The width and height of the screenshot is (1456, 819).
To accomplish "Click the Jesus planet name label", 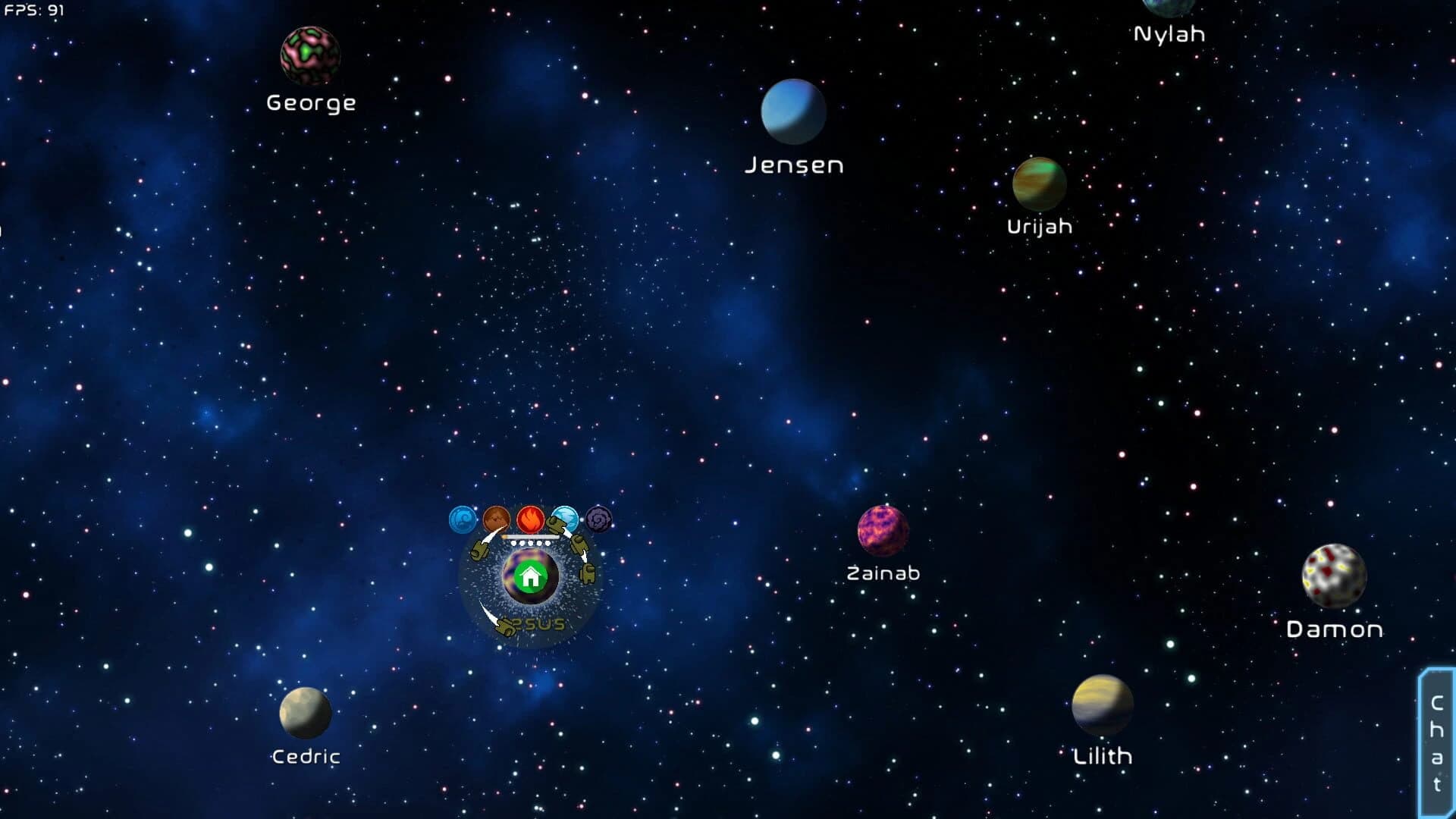I will click(x=533, y=623).
